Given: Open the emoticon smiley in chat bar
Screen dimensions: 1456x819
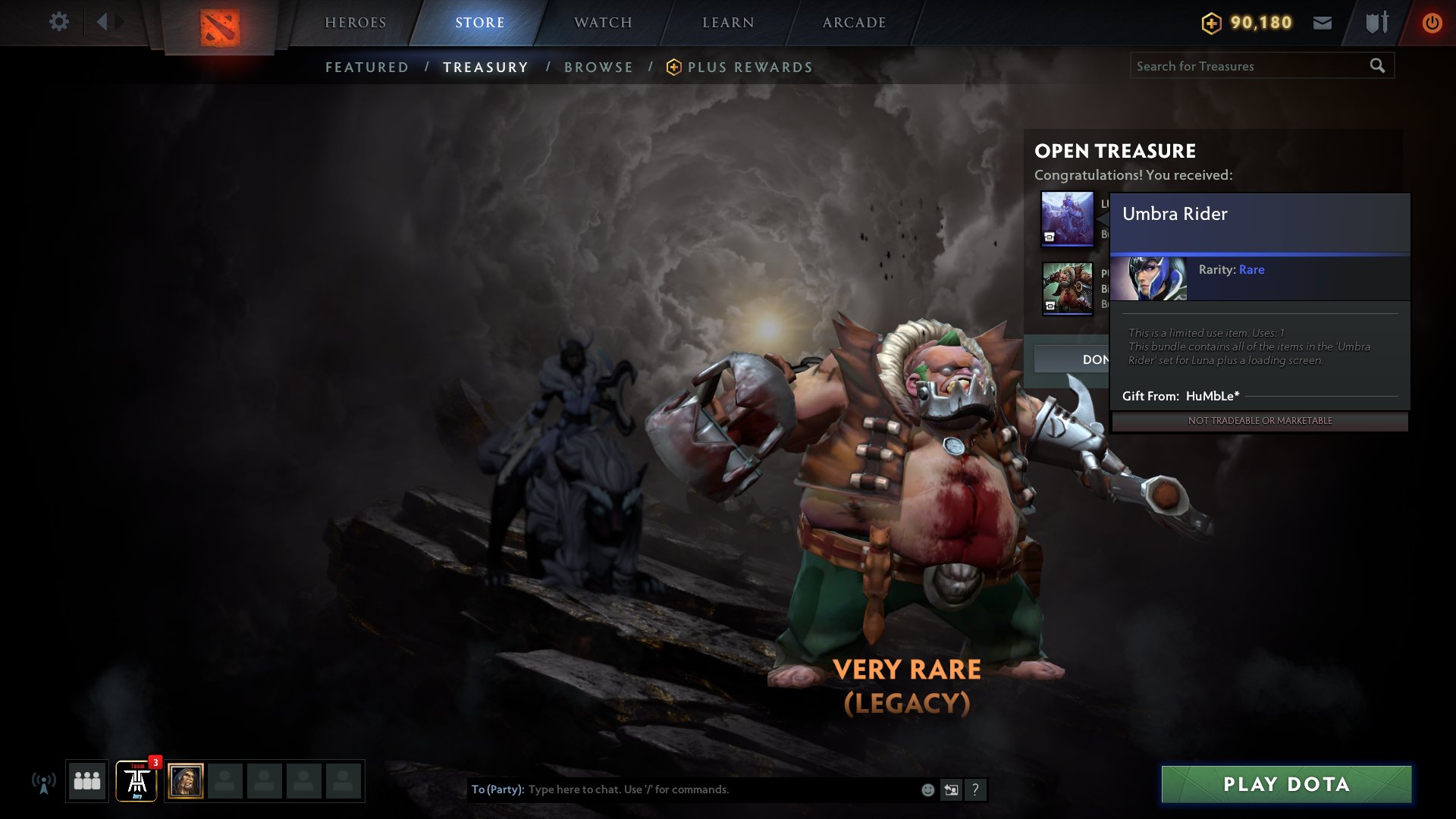Looking at the screenshot, I should (x=927, y=789).
